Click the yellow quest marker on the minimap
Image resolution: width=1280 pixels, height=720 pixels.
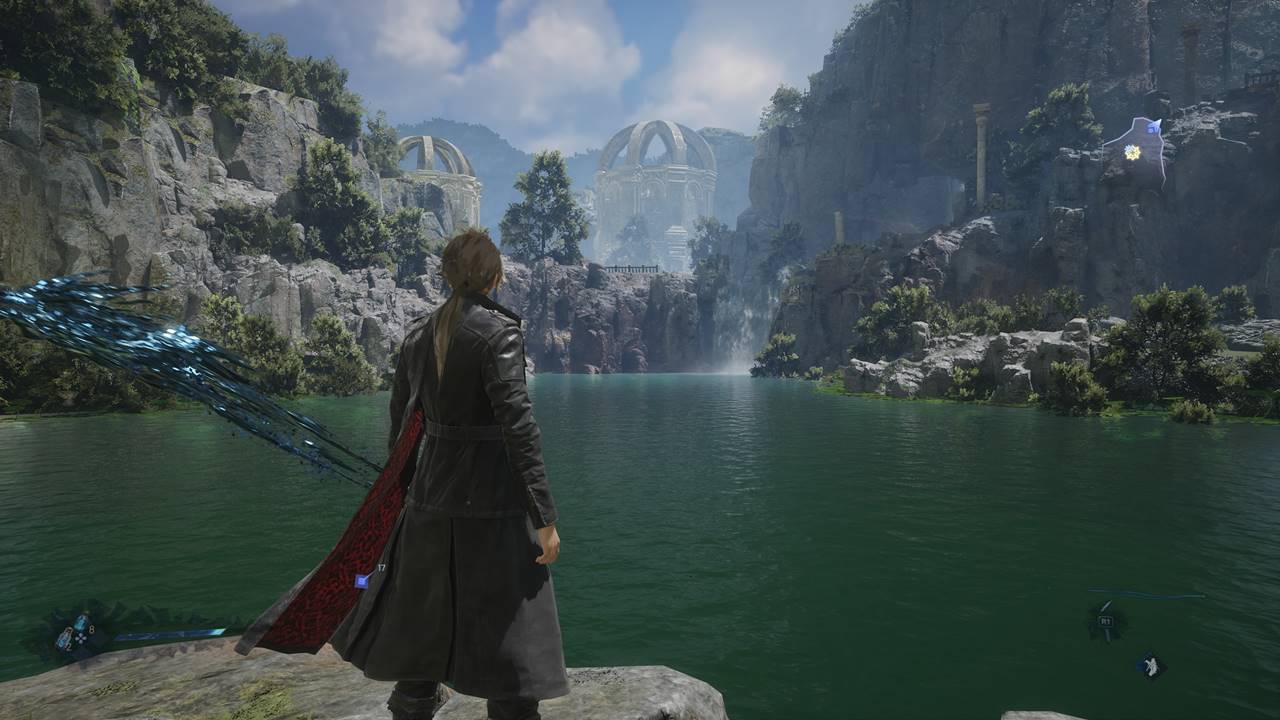[x=1132, y=152]
